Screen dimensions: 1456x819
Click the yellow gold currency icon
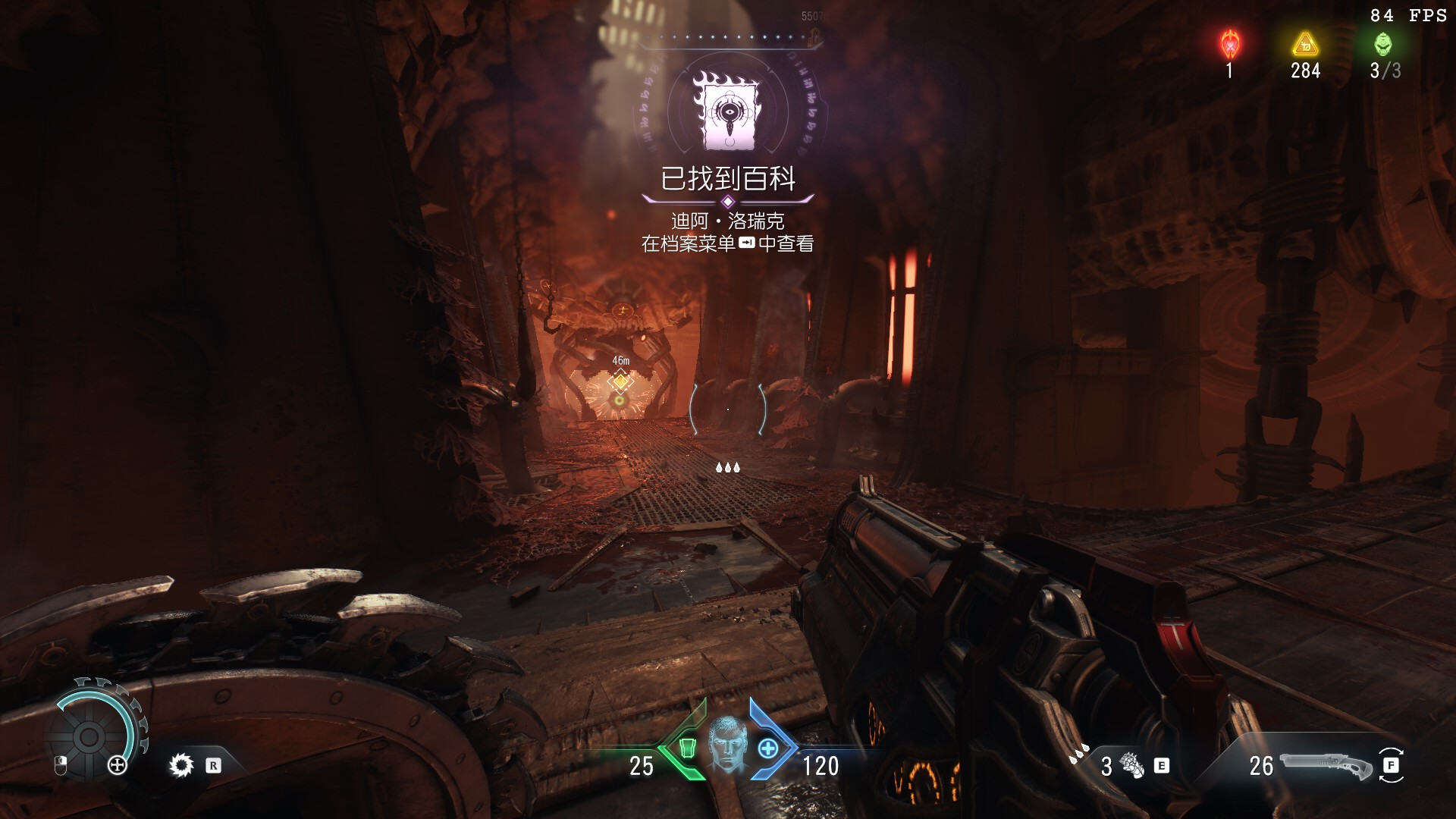click(1305, 45)
